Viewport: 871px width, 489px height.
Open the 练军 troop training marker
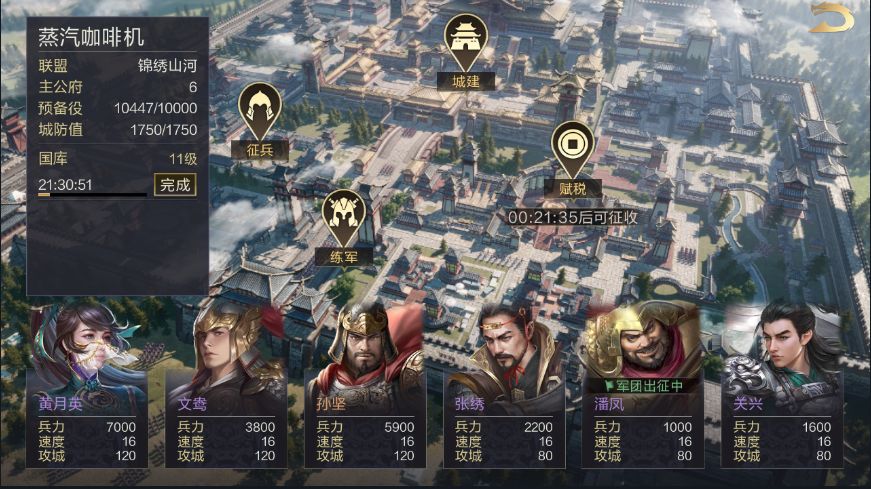pyautogui.click(x=344, y=227)
